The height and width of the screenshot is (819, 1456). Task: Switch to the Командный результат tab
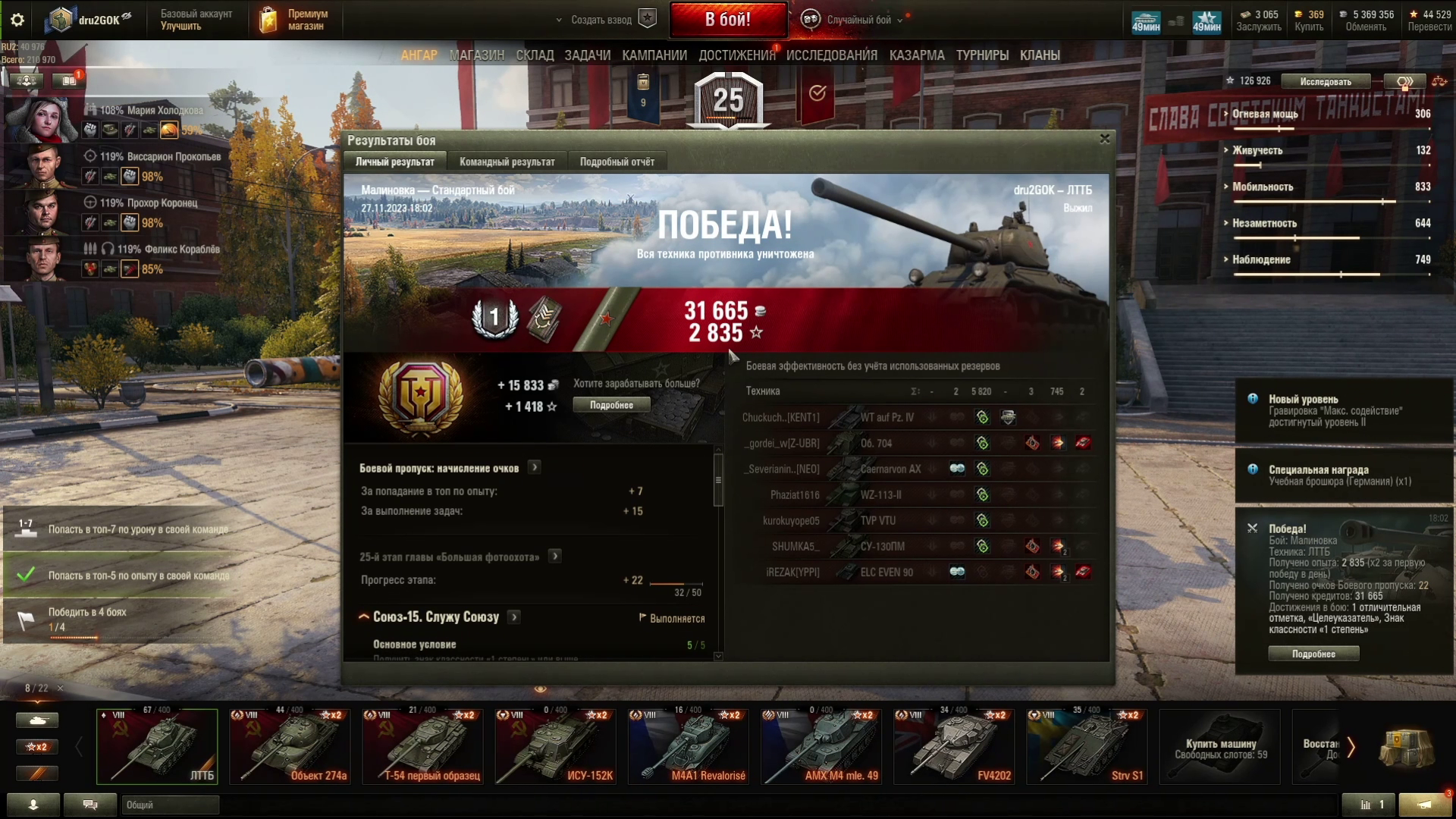point(507,162)
